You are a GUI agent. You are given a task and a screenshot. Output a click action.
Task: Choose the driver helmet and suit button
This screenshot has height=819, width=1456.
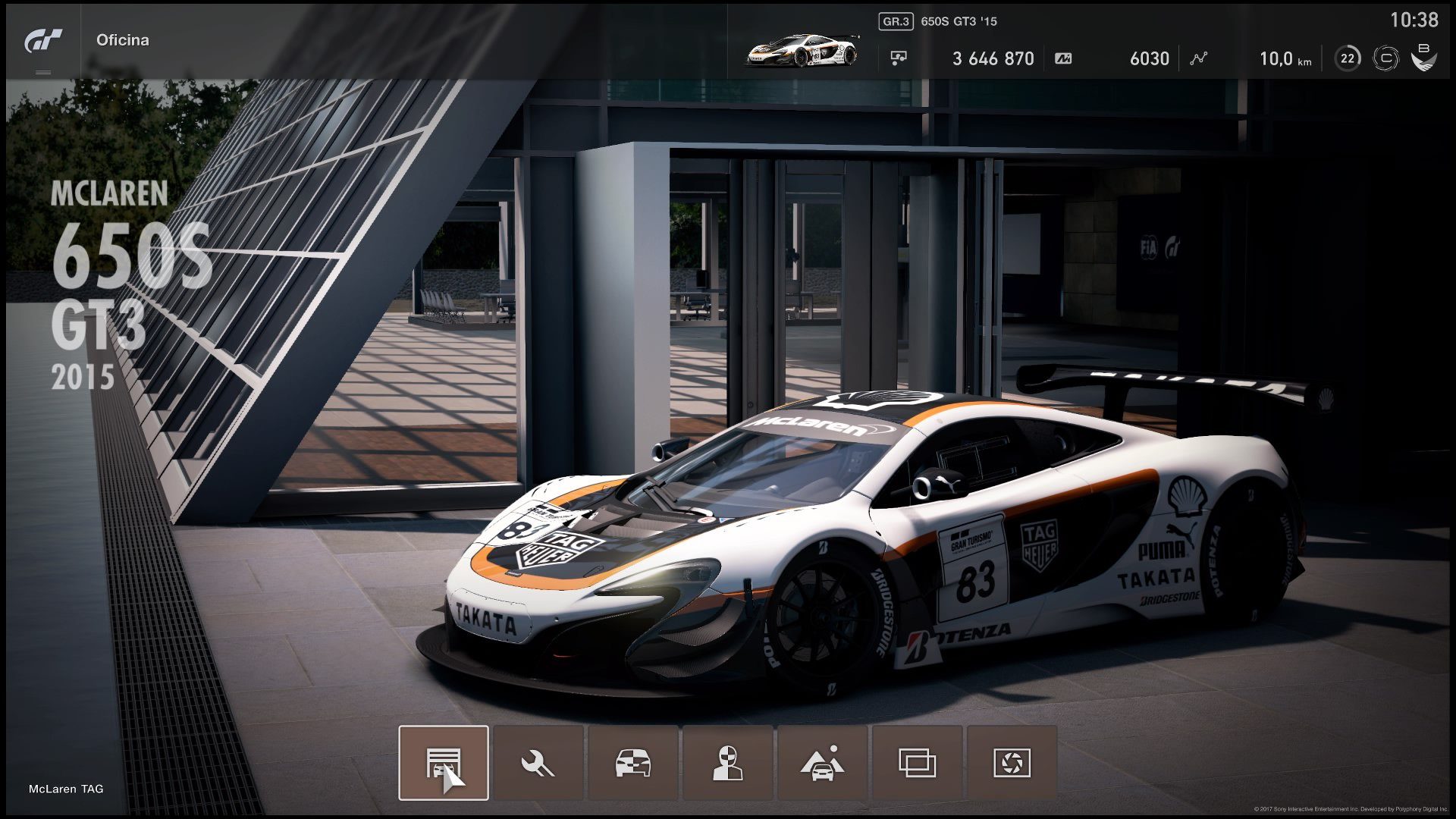coord(727,763)
